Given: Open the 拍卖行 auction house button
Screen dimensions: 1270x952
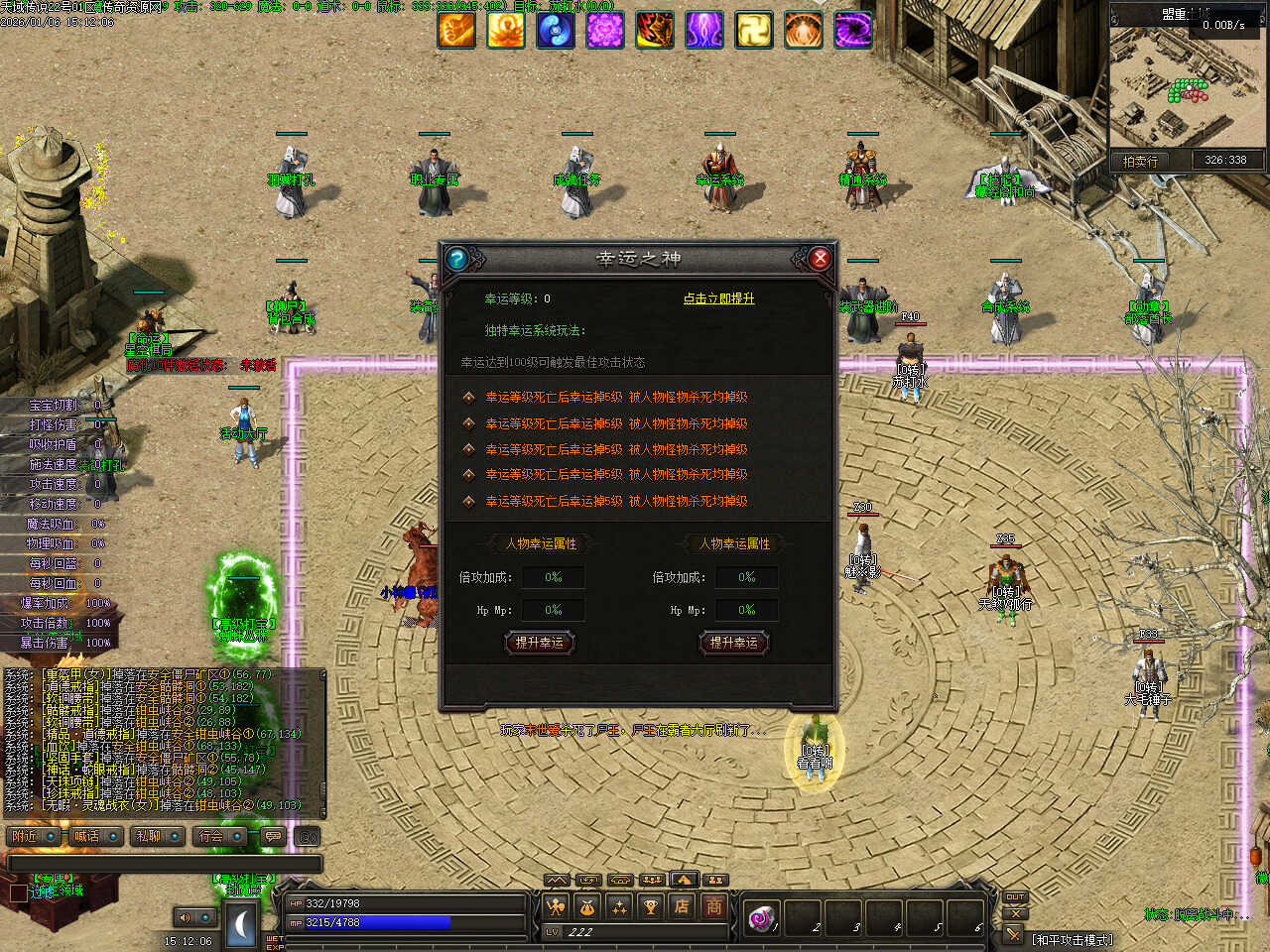Looking at the screenshot, I should click(1140, 161).
